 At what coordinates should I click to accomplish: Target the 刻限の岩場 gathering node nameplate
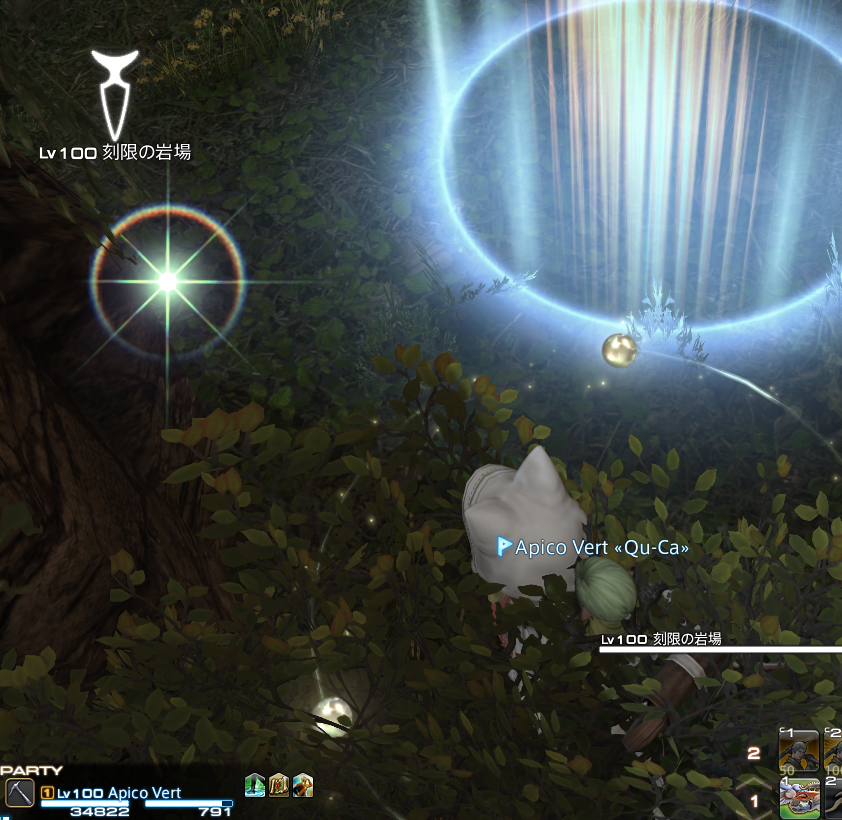pos(114,153)
